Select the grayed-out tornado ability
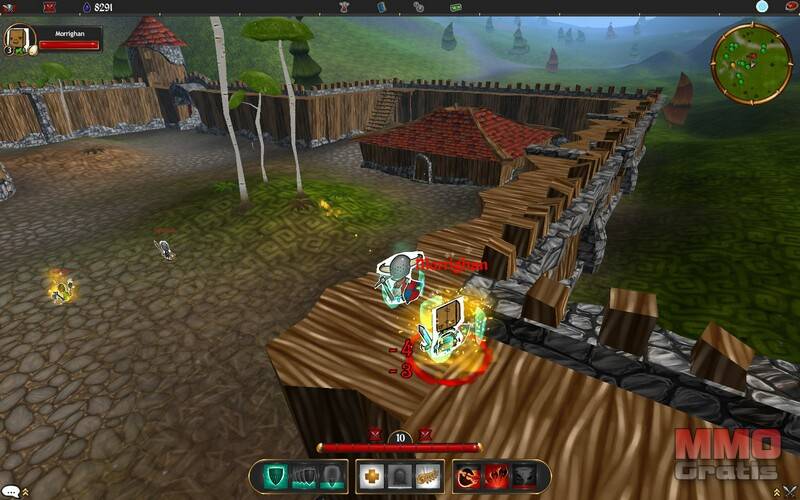Viewport: 800px width, 500px height. click(x=523, y=476)
